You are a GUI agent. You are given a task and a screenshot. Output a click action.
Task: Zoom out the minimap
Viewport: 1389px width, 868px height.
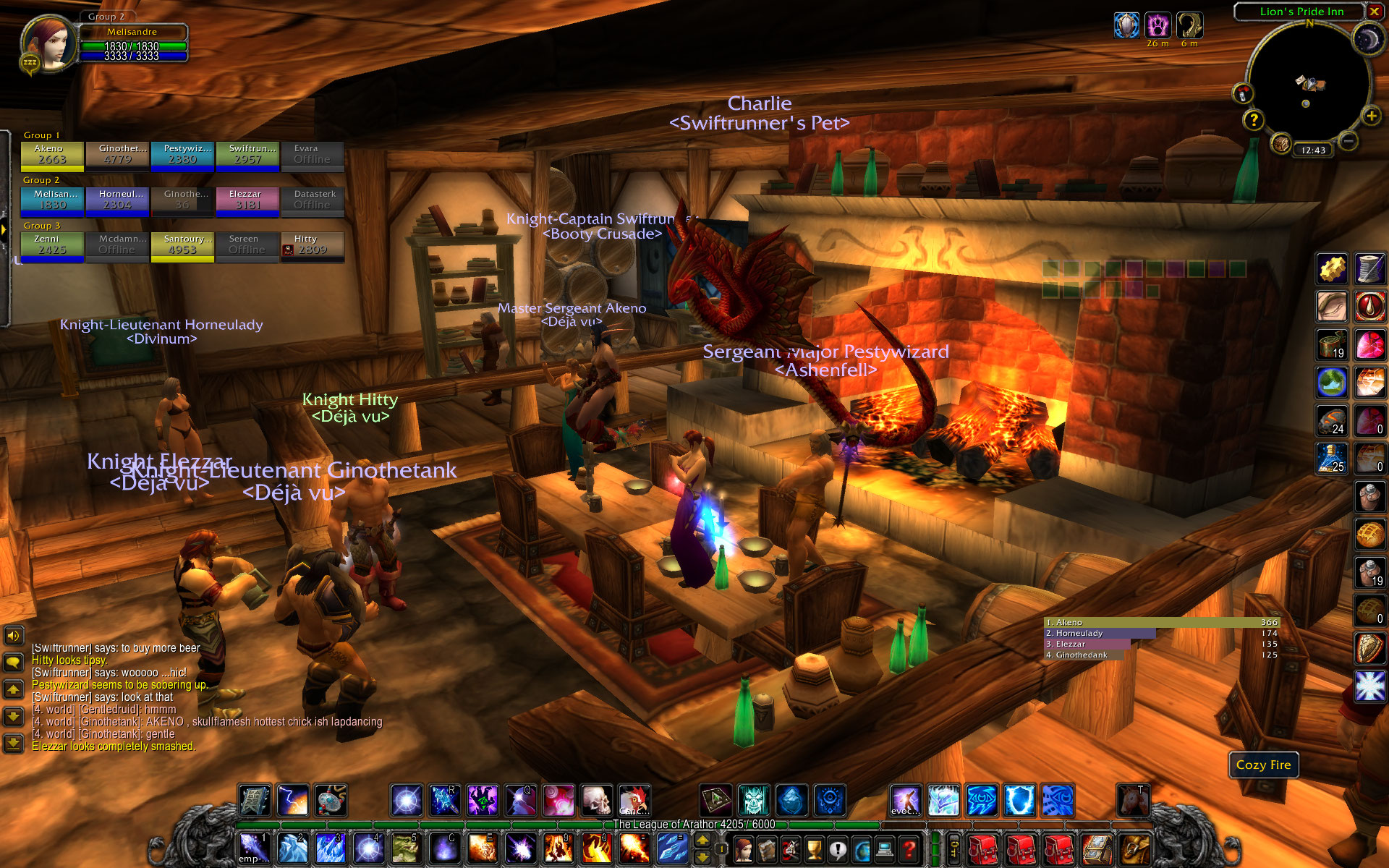pos(1347,141)
